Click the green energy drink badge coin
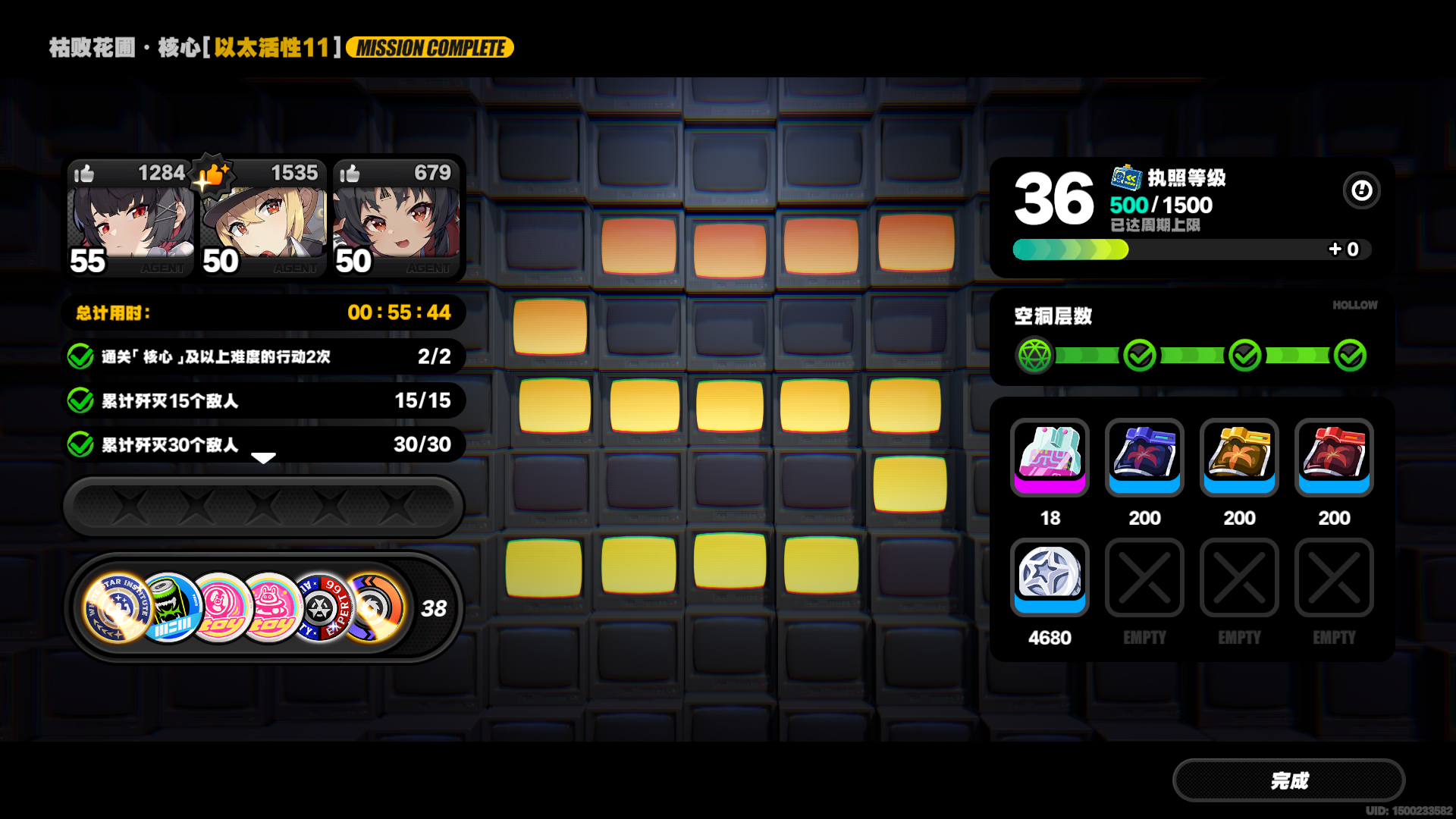This screenshot has height=819, width=1456. pos(170,607)
